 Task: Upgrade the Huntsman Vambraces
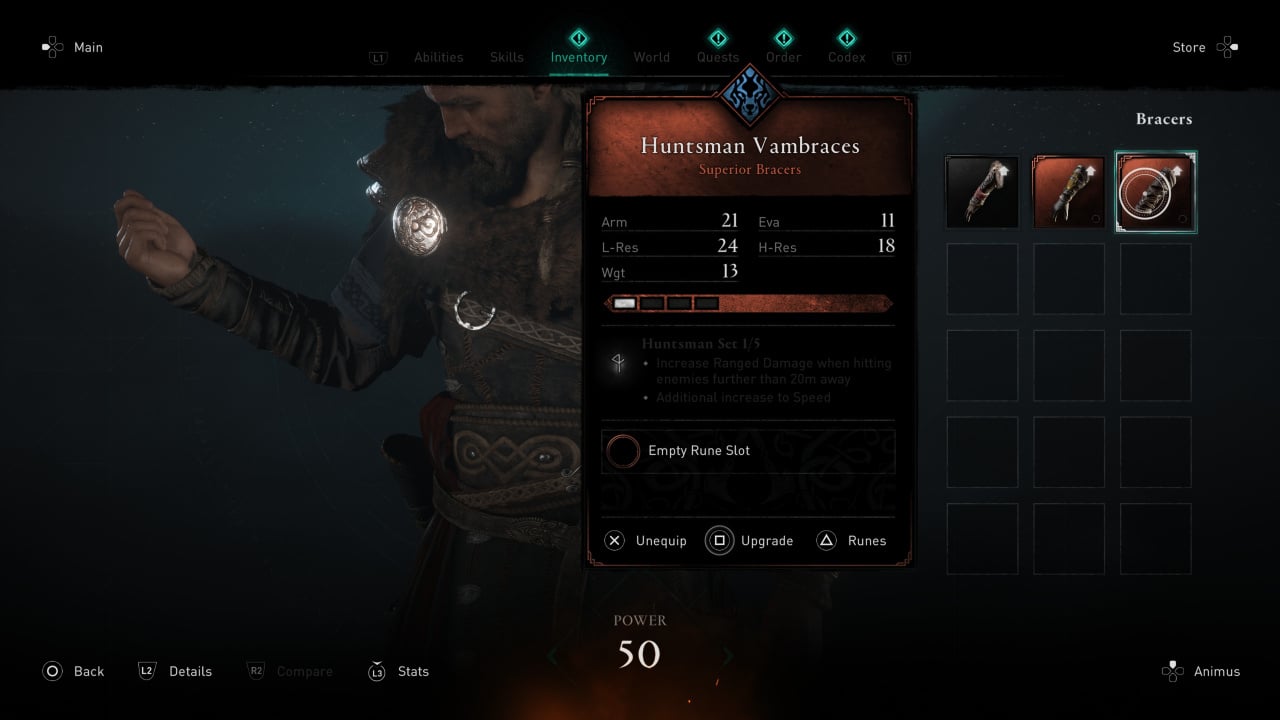tap(750, 541)
